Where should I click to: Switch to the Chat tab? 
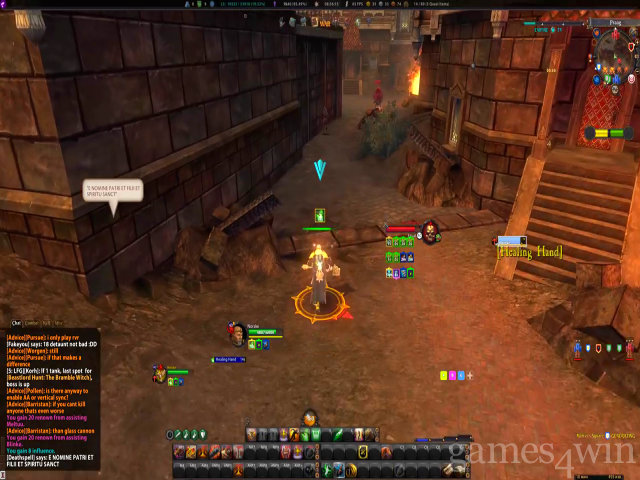(16, 323)
